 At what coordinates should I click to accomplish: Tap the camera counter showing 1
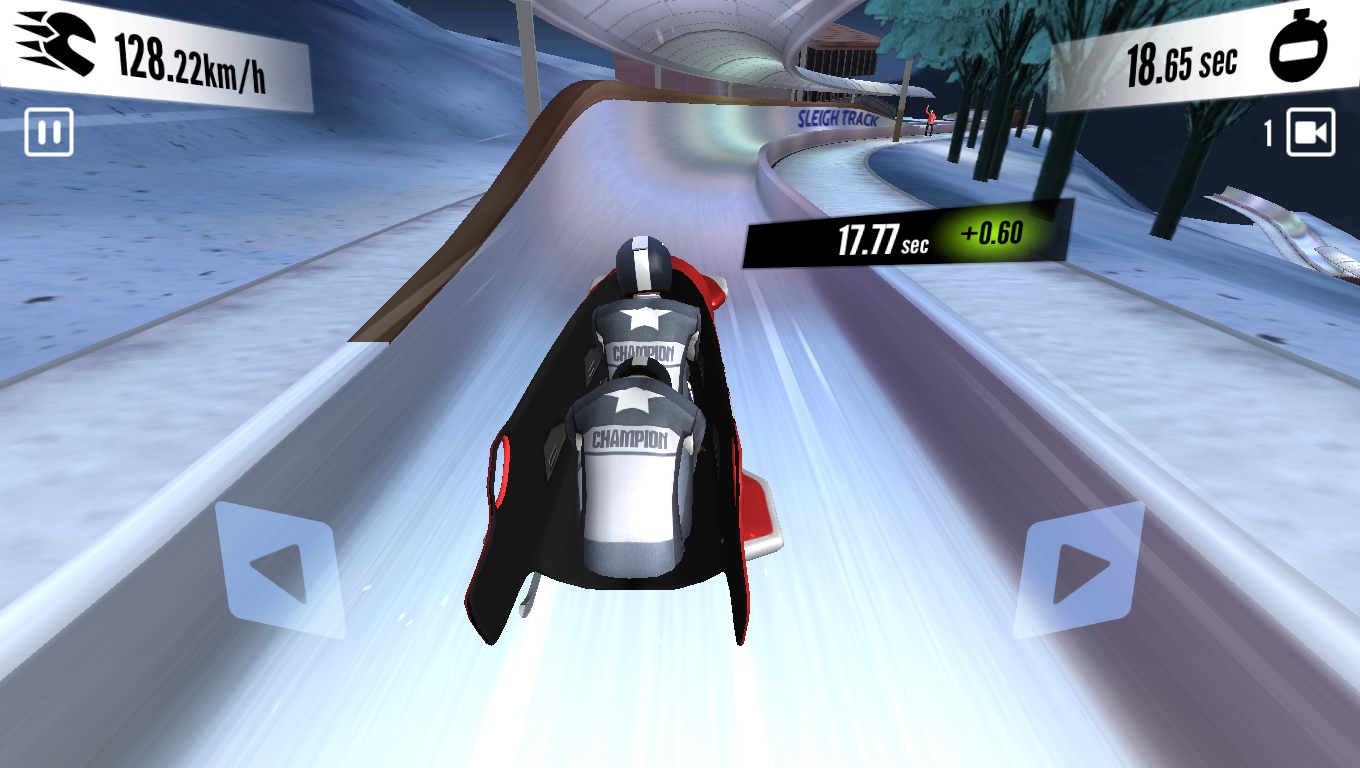(1269, 130)
